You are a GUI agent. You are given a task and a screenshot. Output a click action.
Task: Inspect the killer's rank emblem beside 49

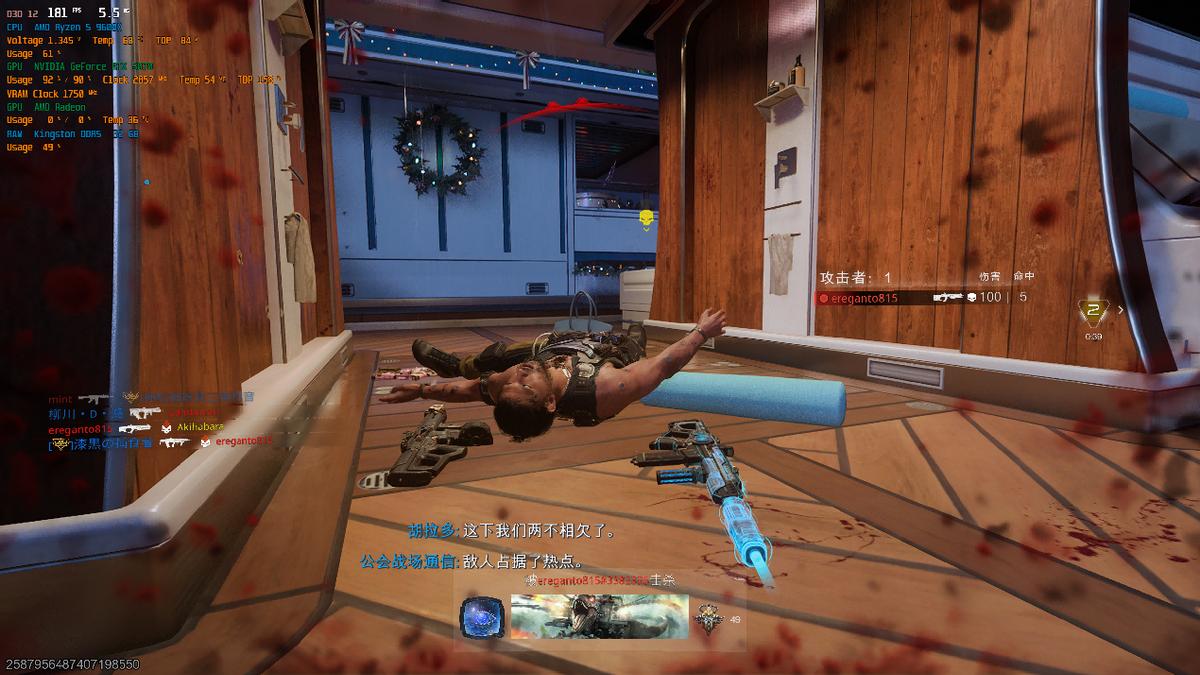[x=709, y=619]
